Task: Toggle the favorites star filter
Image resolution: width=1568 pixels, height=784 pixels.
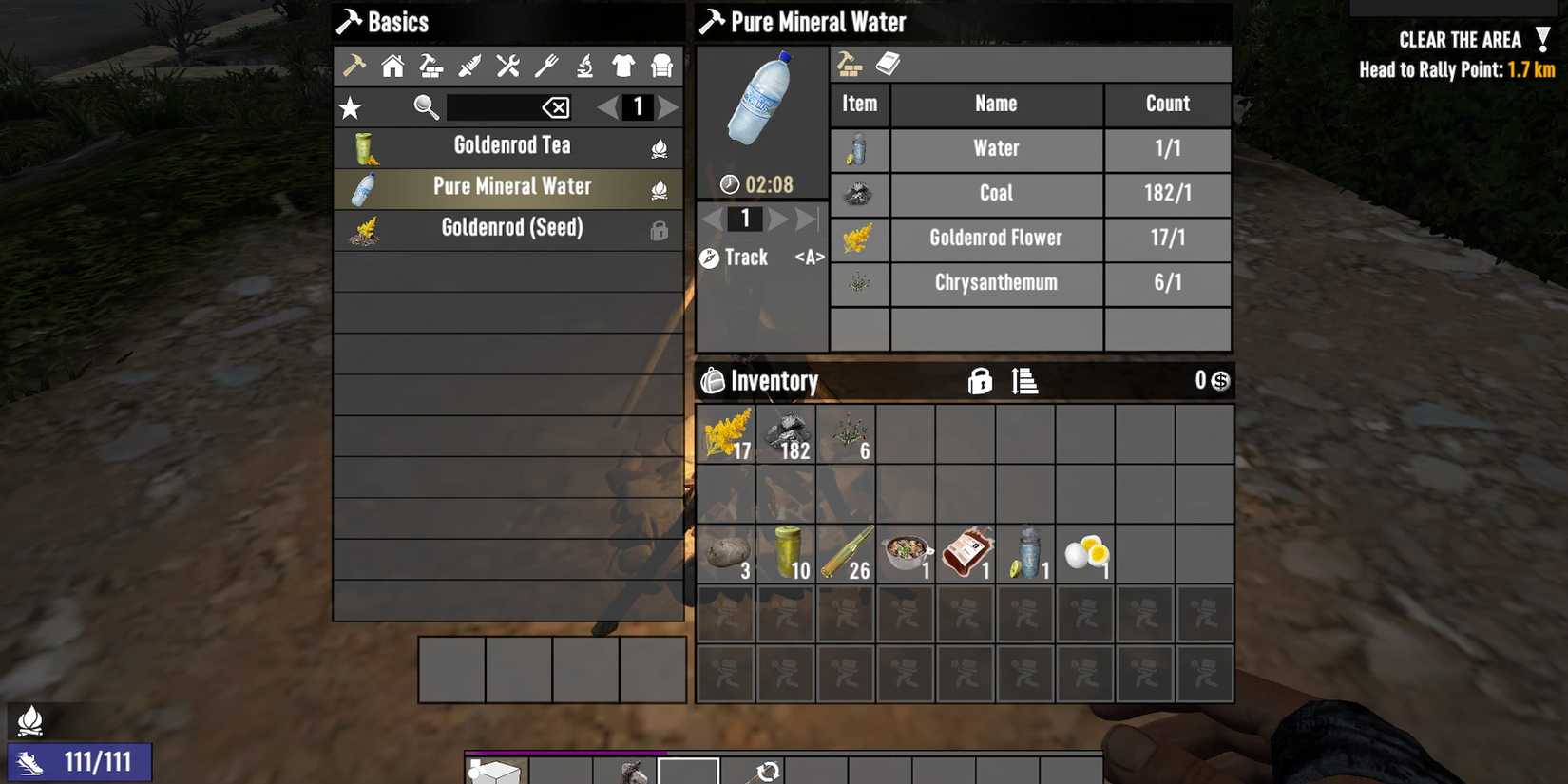Action: 351,107
